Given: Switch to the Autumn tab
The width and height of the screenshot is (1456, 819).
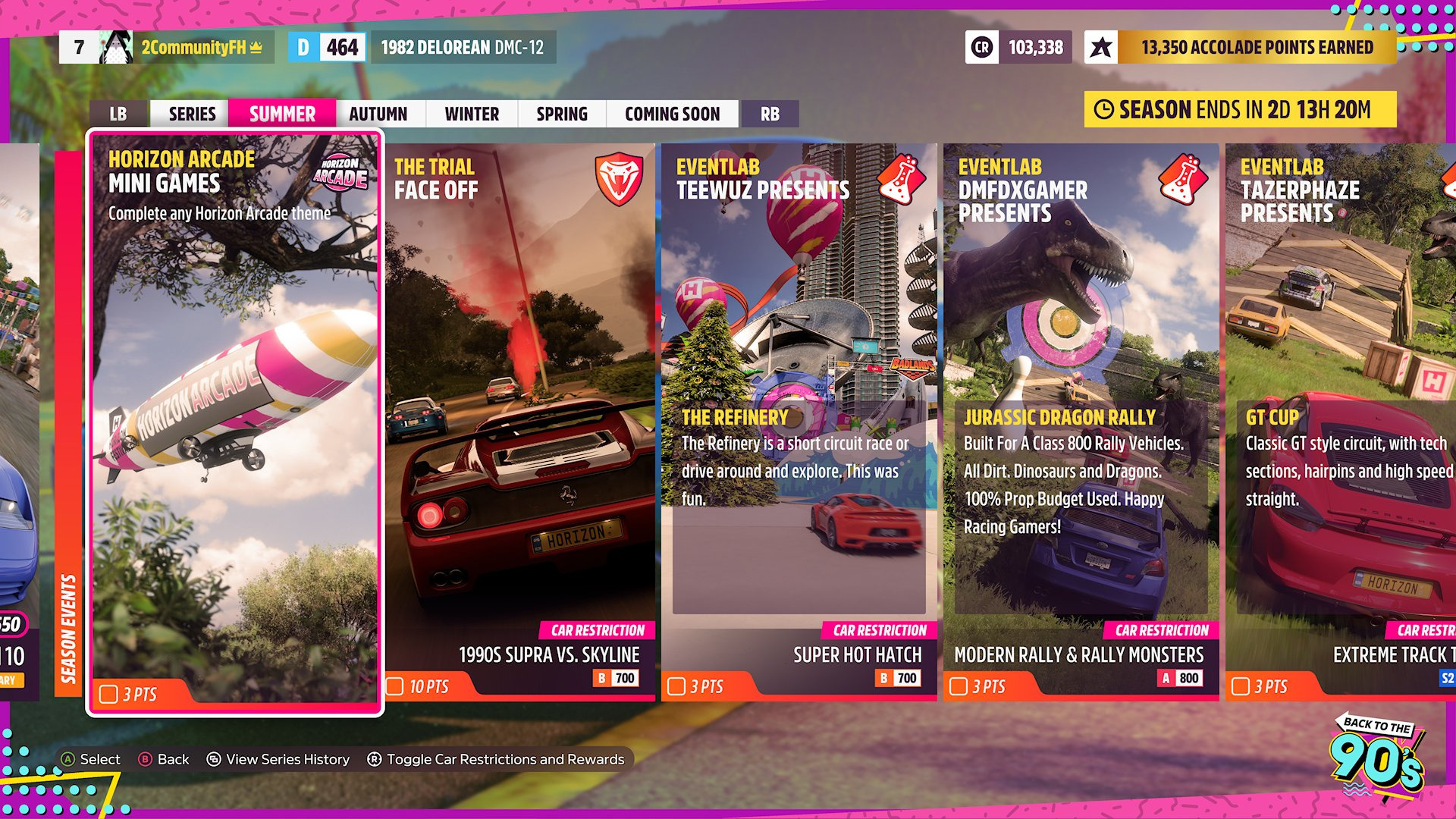Looking at the screenshot, I should click(x=378, y=114).
